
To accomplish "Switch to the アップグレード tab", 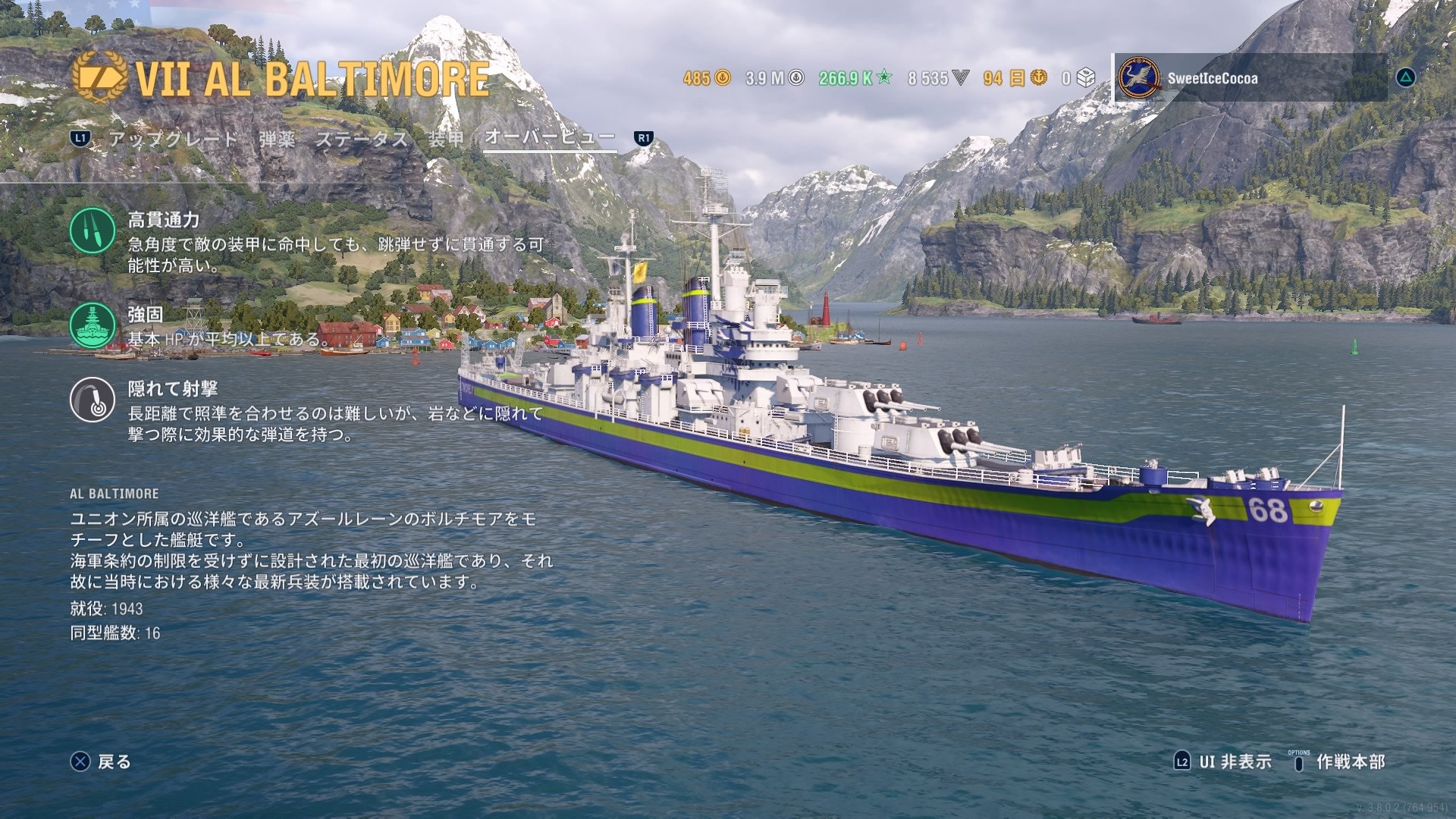I will (x=173, y=139).
